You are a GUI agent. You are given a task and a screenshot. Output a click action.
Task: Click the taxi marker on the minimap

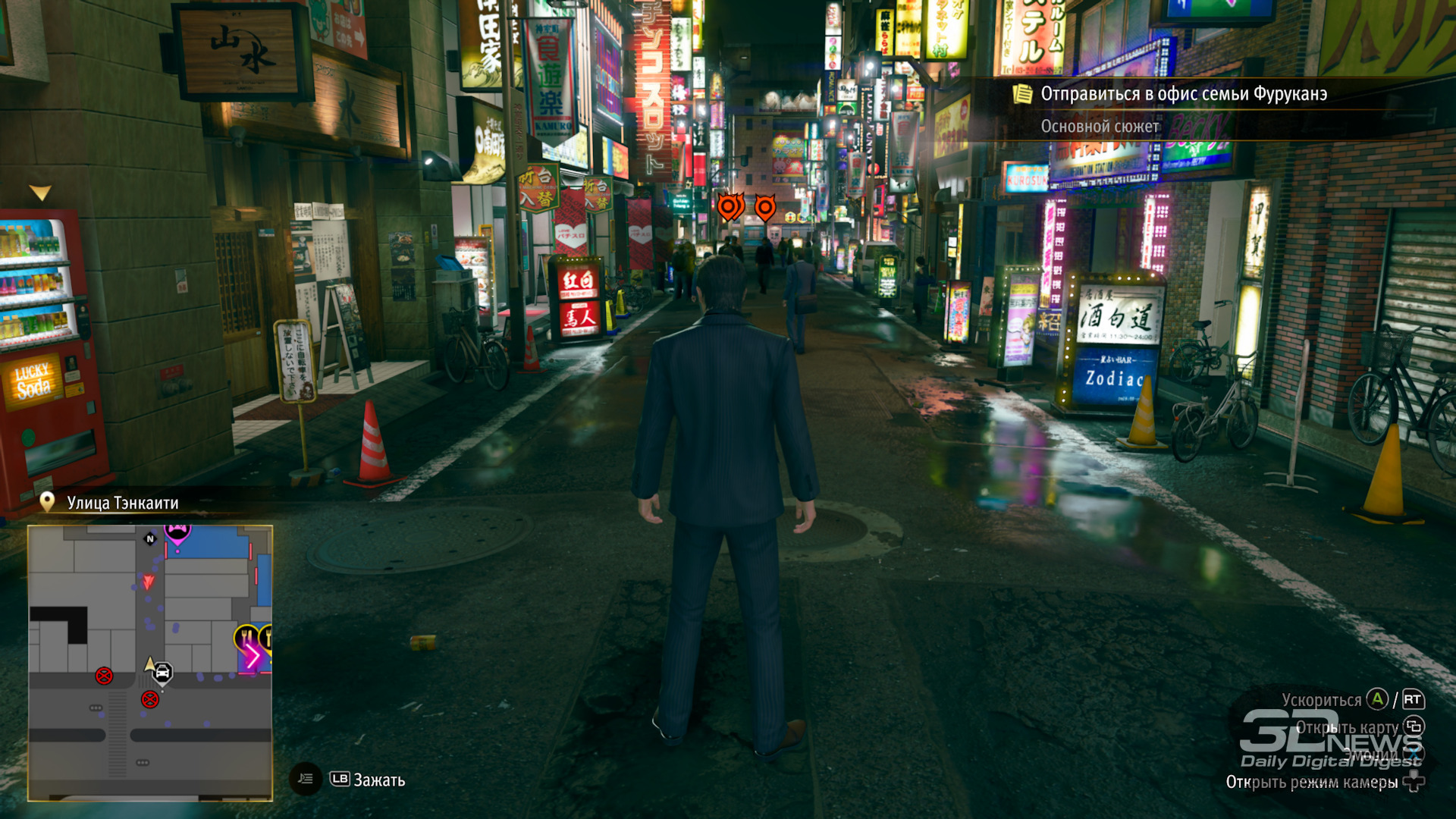coord(162,673)
